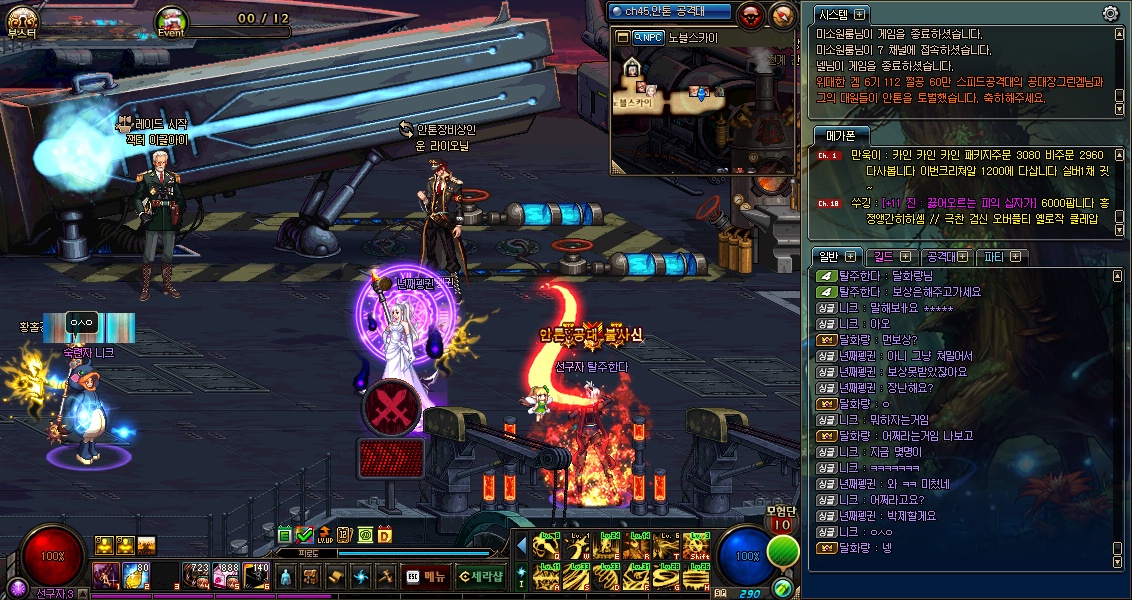Open the 부스터 booster icon

[x=21, y=19]
